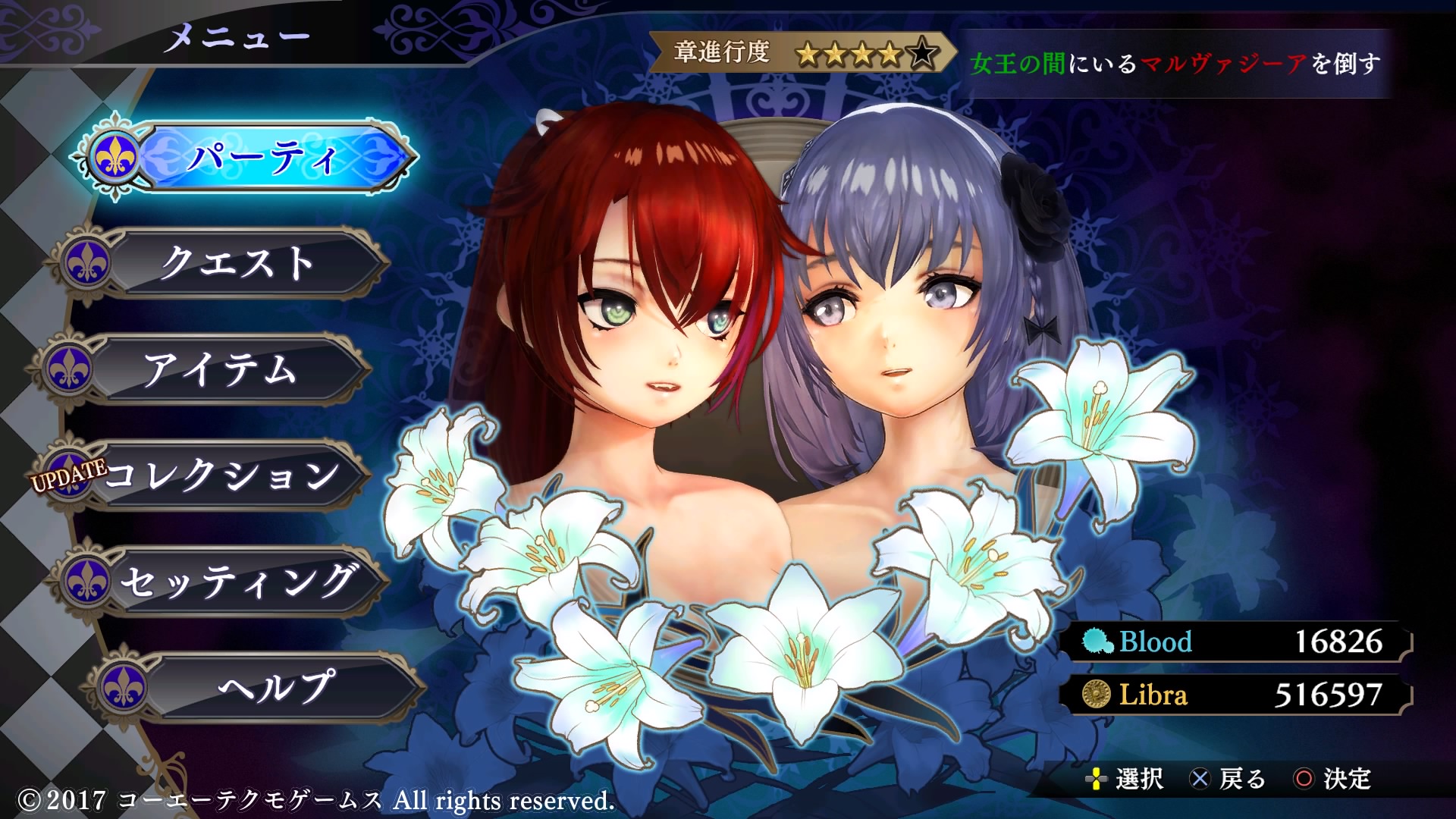
Task: Go to the セッティング (Settings) menu entry
Action: [x=239, y=582]
